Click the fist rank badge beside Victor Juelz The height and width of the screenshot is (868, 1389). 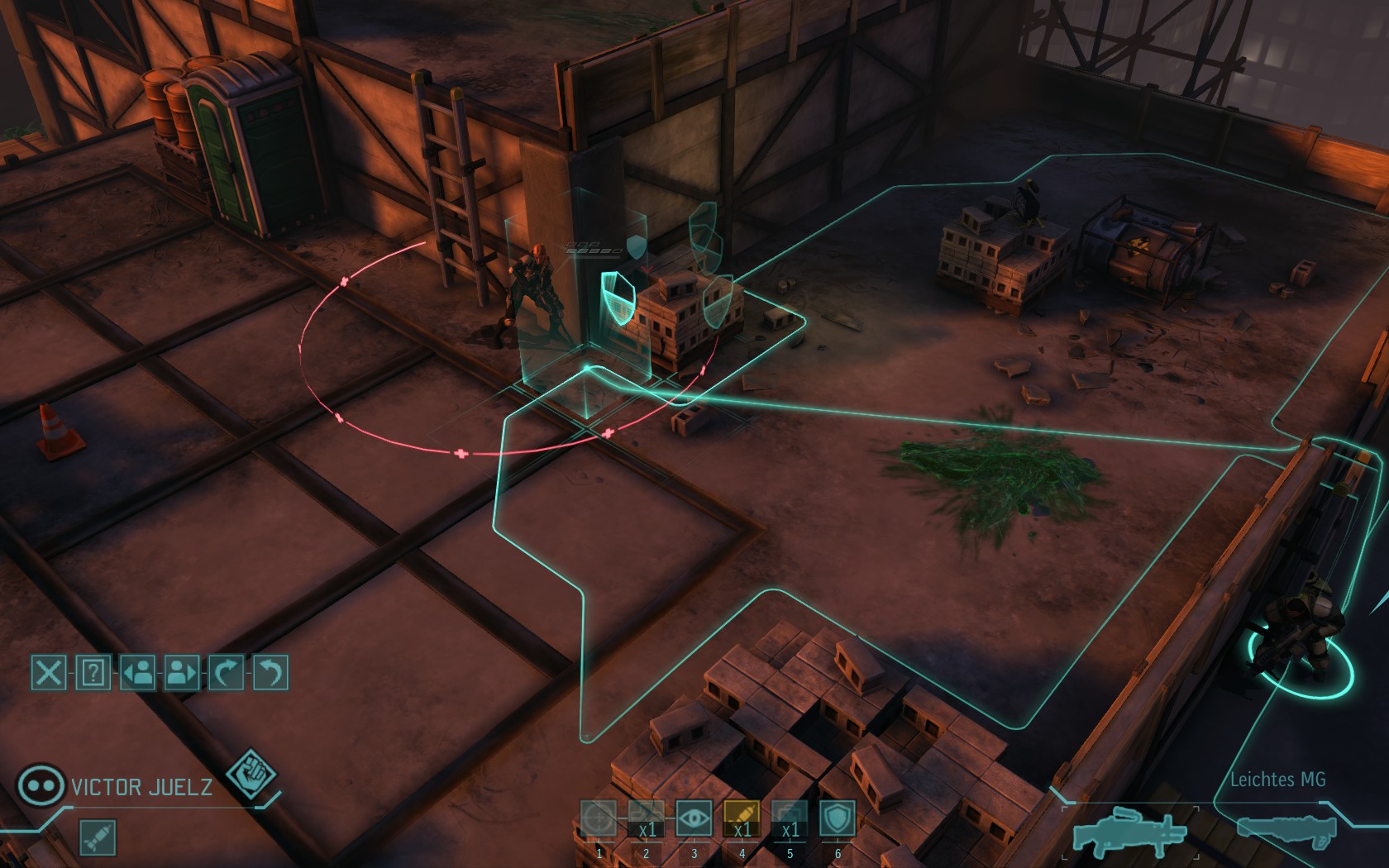pos(251,775)
